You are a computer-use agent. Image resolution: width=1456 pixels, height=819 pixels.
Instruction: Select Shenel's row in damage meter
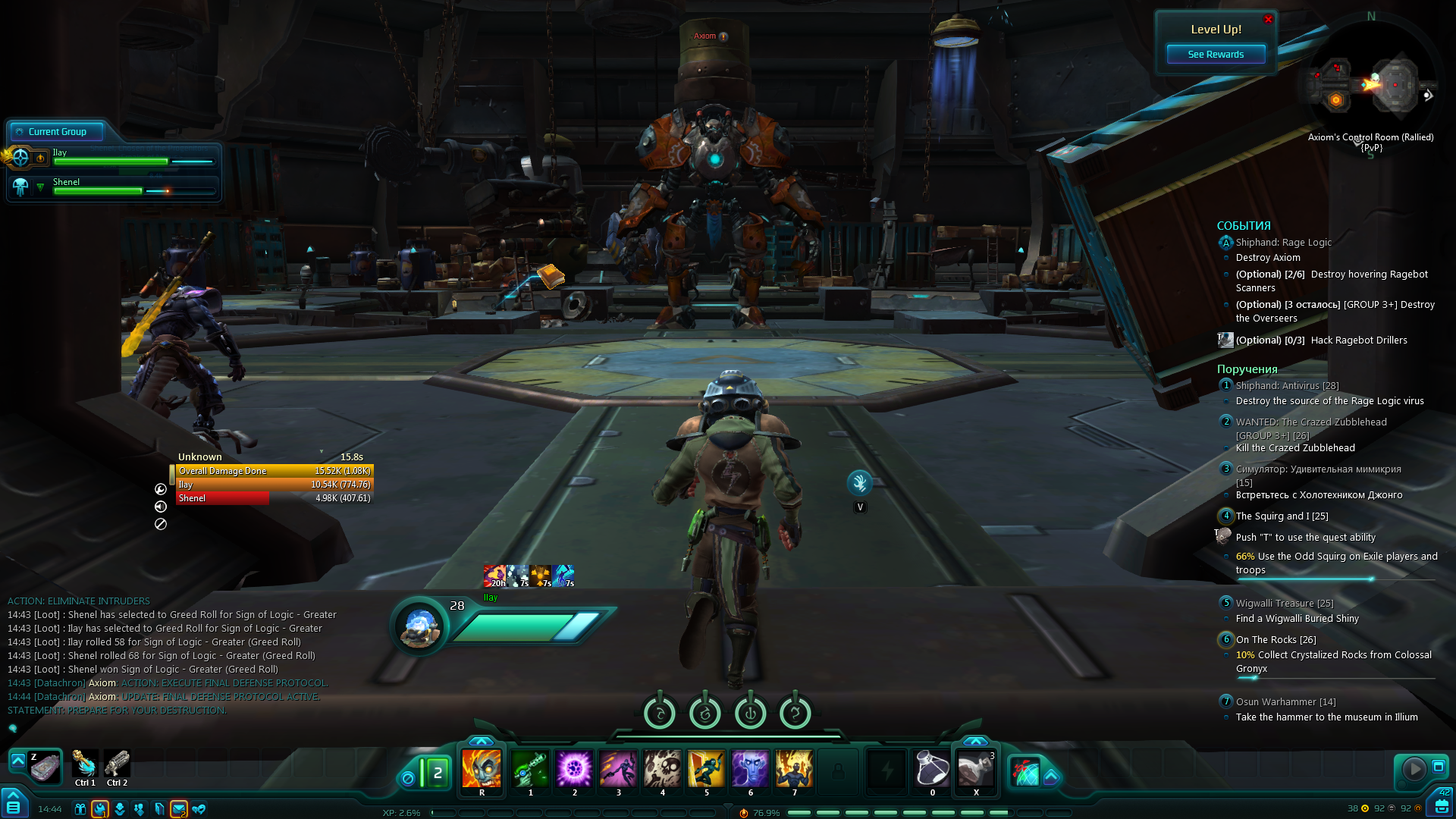pos(273,498)
